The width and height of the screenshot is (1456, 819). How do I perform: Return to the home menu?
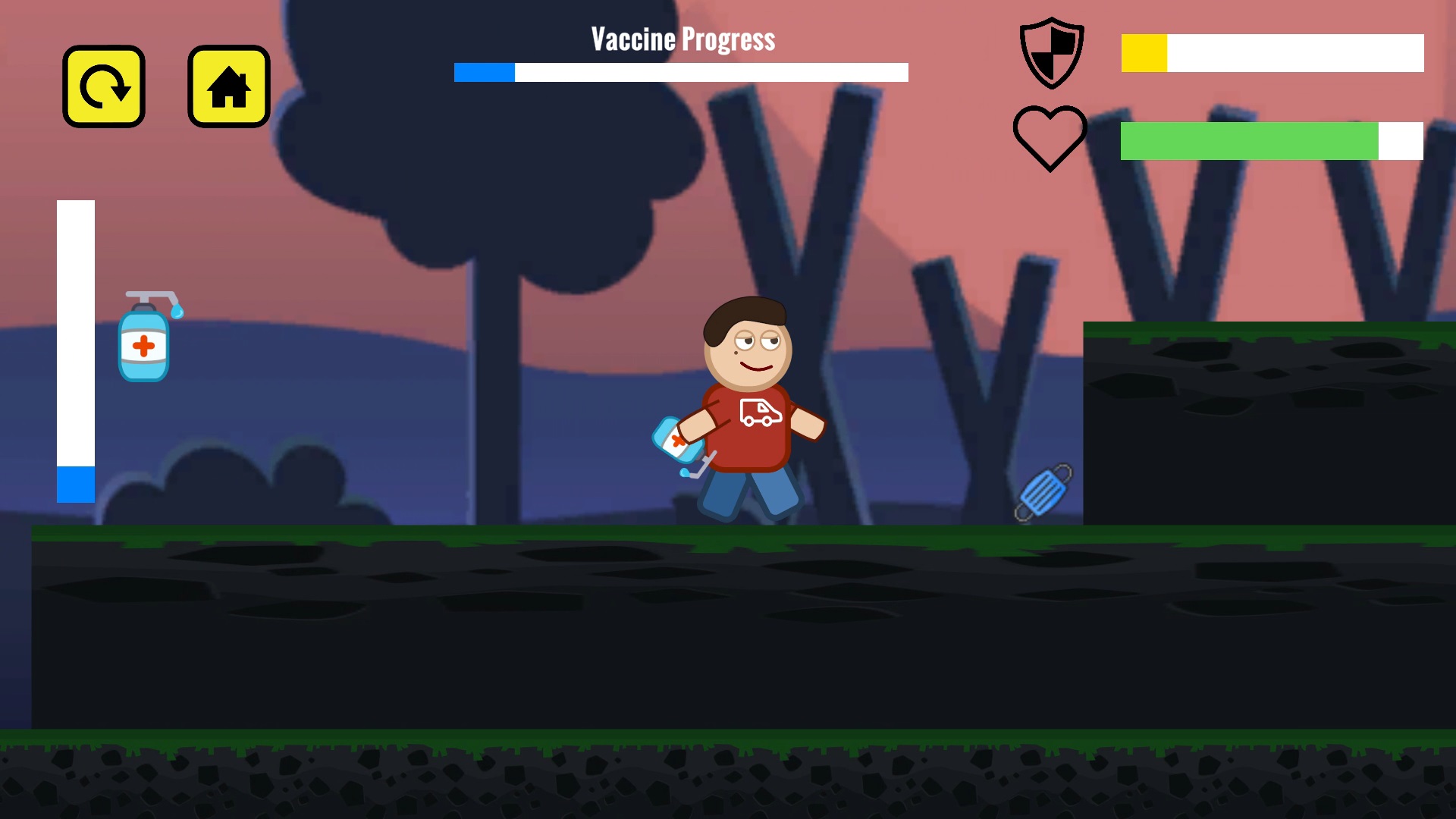point(229,86)
